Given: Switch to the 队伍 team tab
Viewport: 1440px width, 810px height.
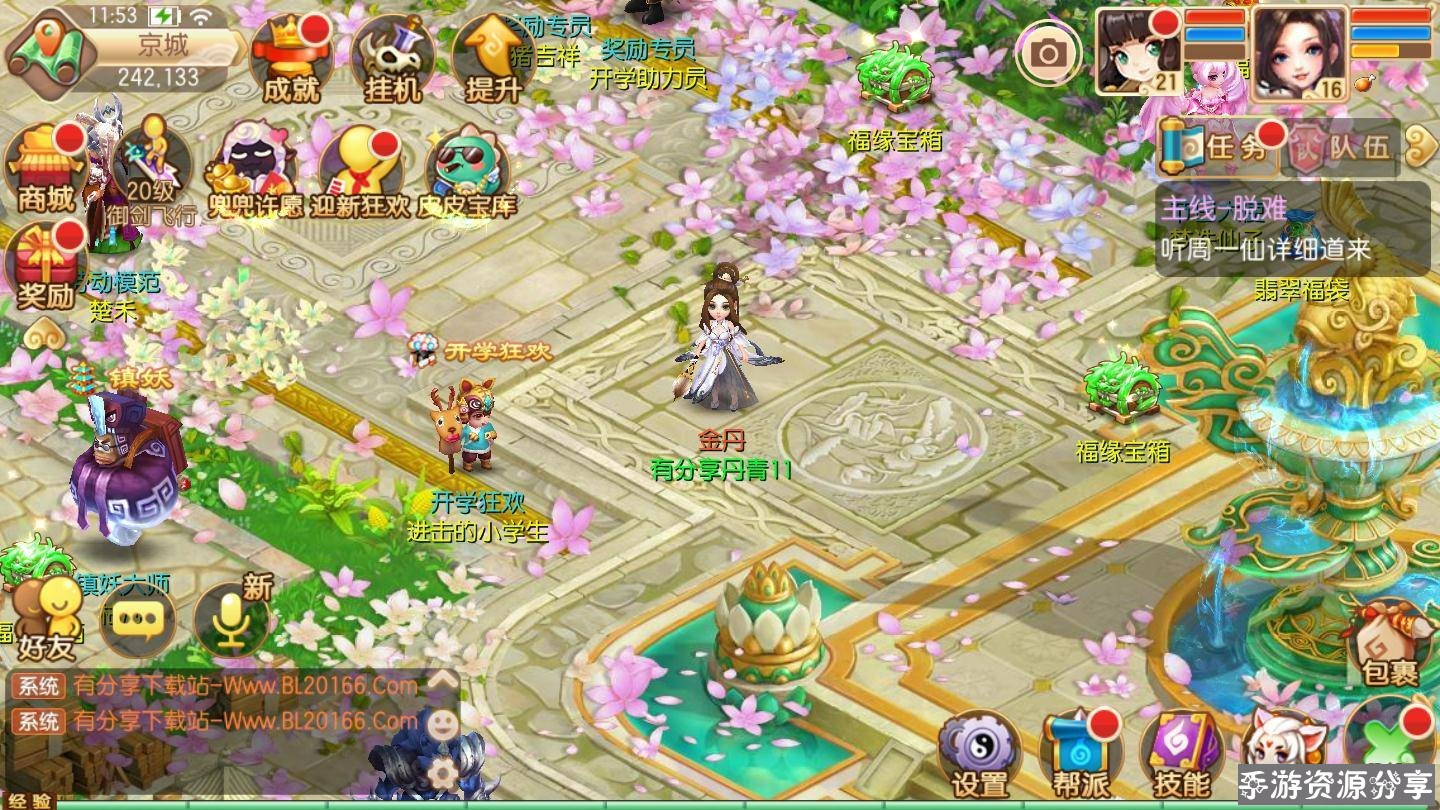Looking at the screenshot, I should 1342,148.
